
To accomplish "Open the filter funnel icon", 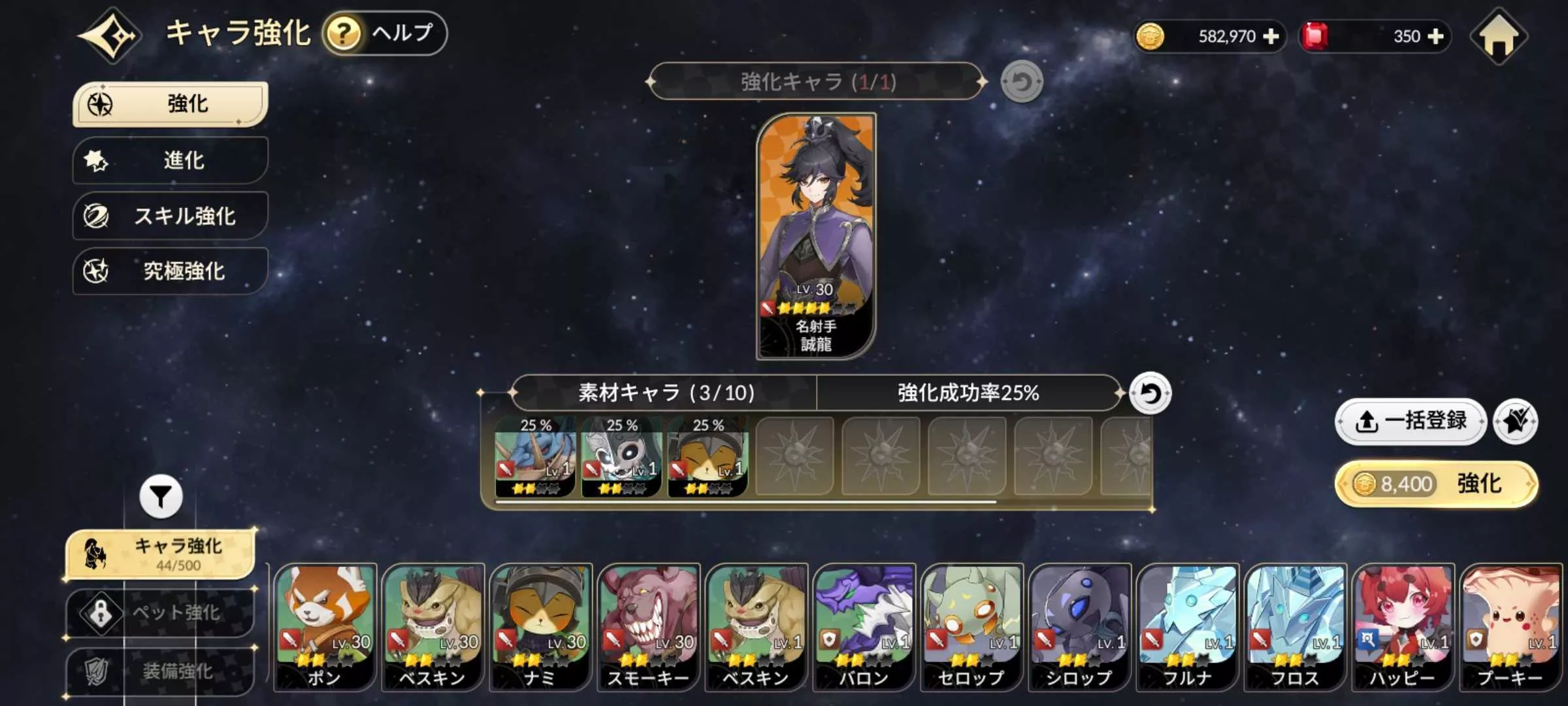I will coord(161,497).
